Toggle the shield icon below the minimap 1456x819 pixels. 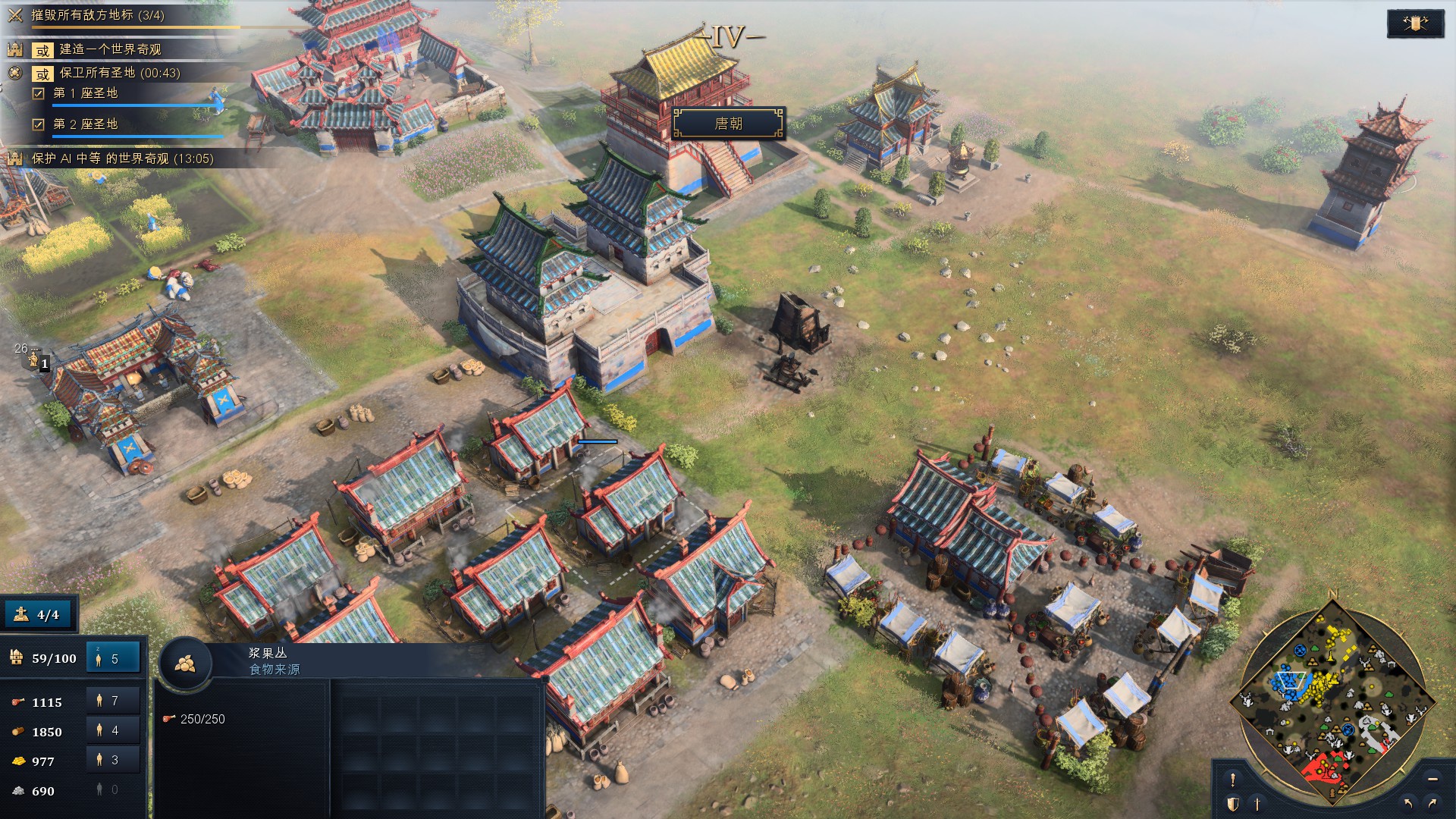click(x=1233, y=804)
